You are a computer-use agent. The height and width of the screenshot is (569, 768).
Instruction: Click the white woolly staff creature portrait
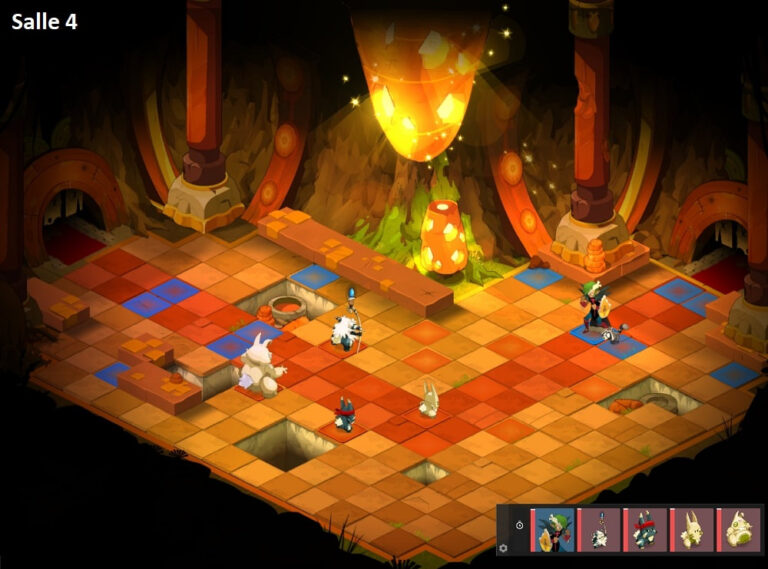(600, 530)
